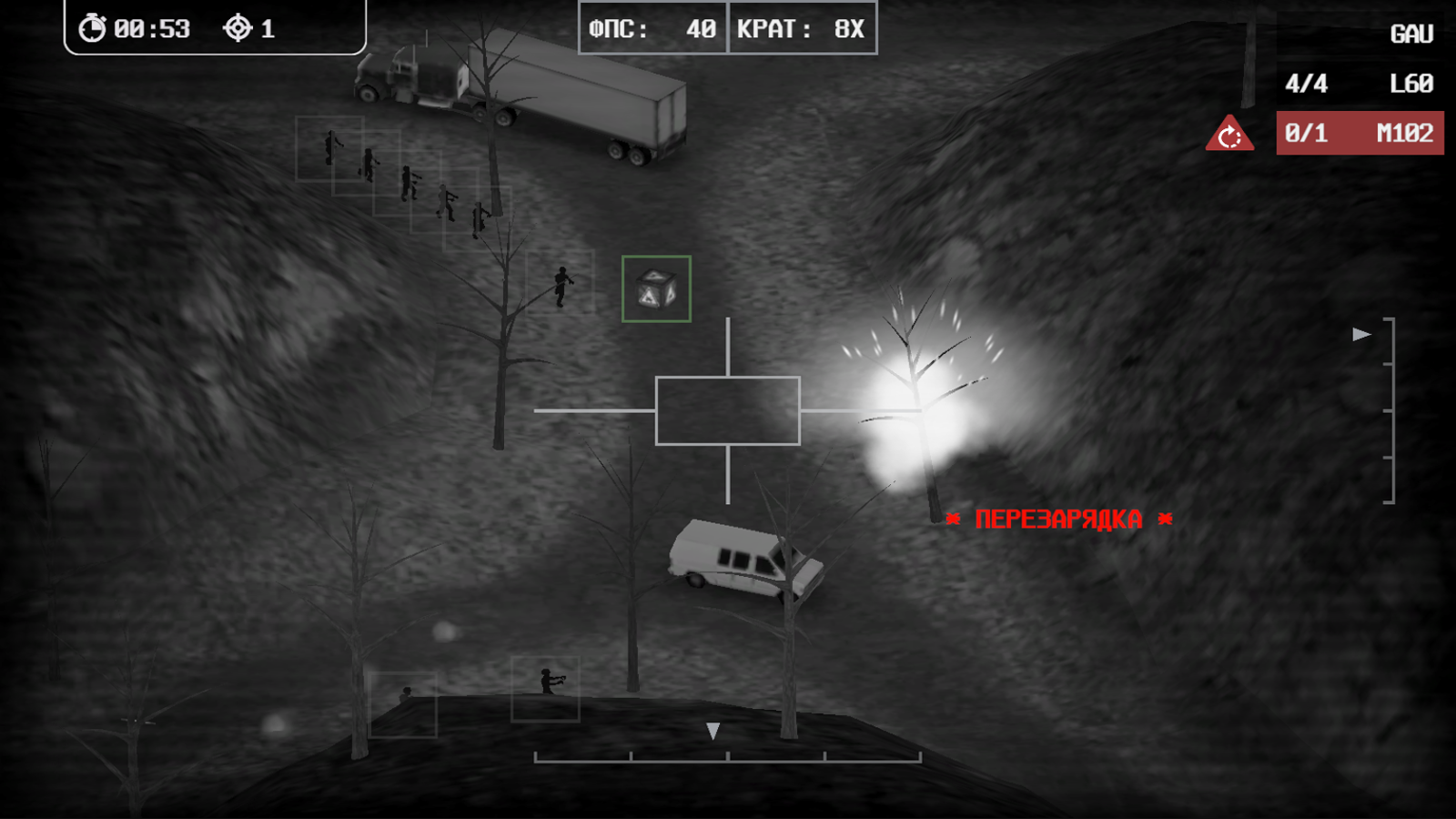
Task: Select the L60 cannon weapon slot
Action: tap(1360, 84)
